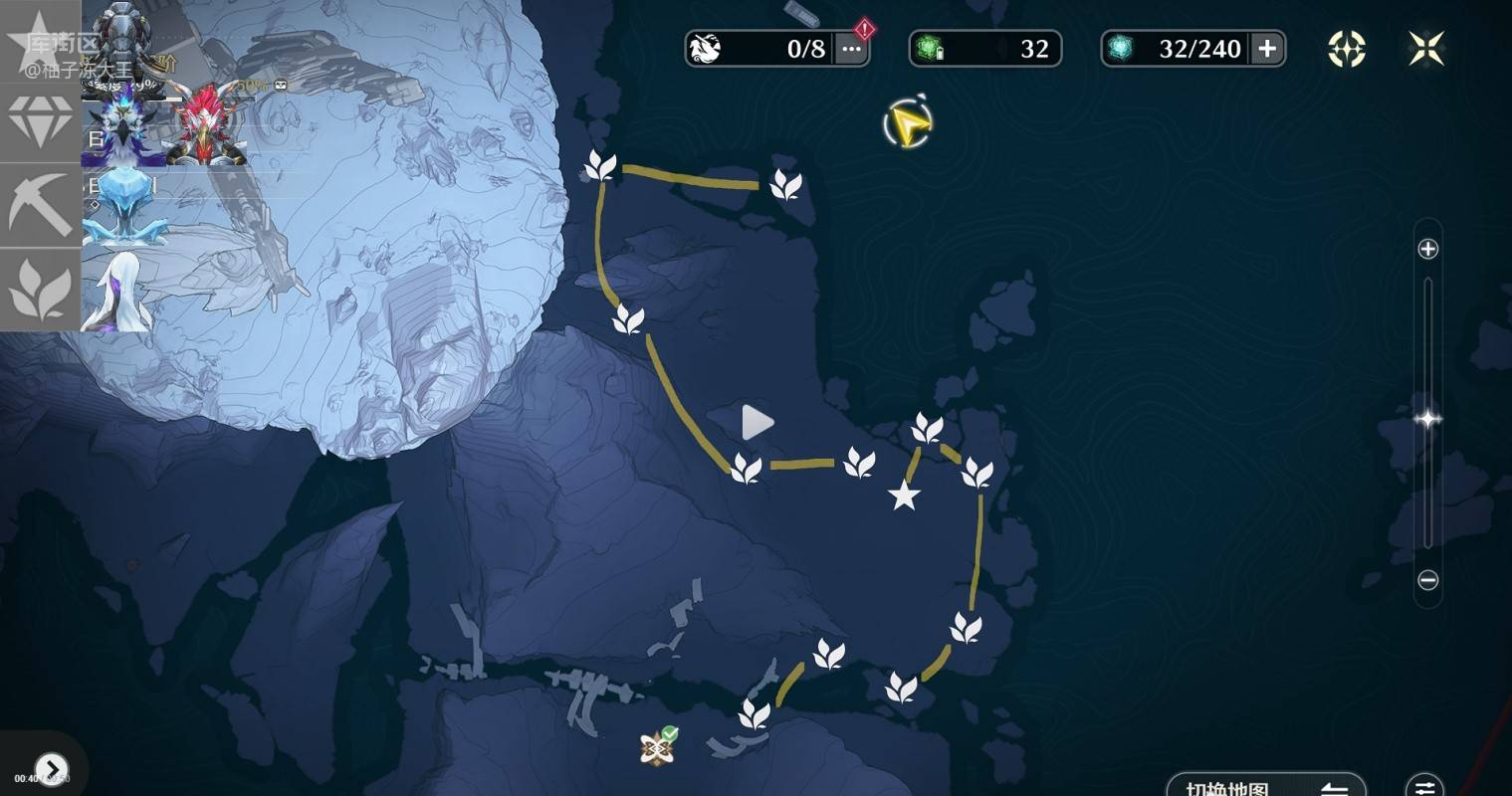
Task: Choose the plant leaf collection tab
Action: point(40,290)
